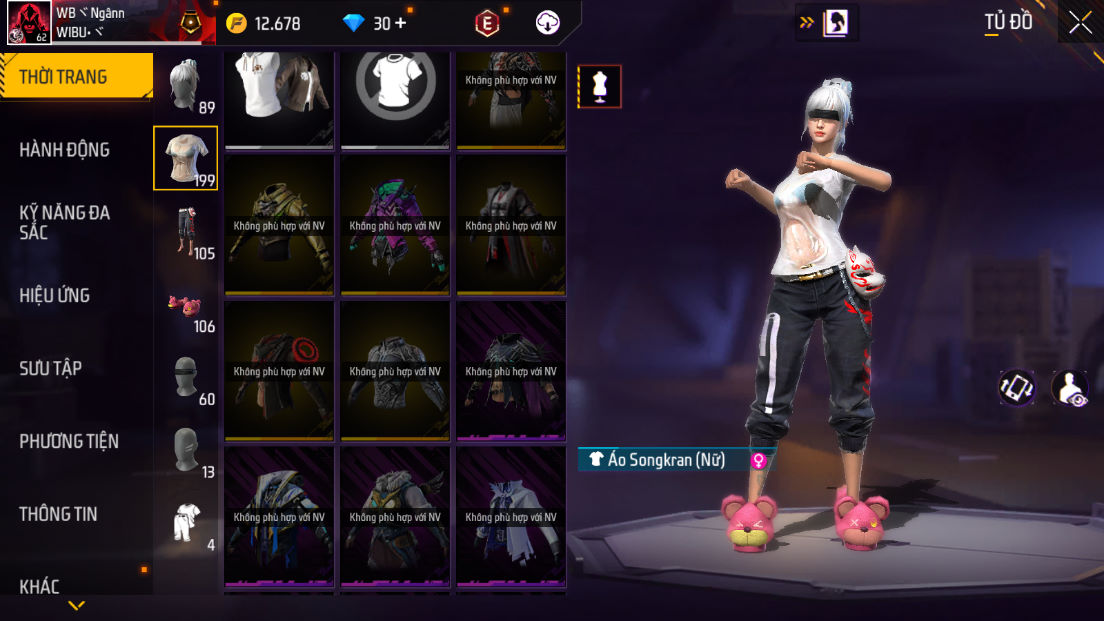Choose the pants category with 105 items

tap(186, 232)
